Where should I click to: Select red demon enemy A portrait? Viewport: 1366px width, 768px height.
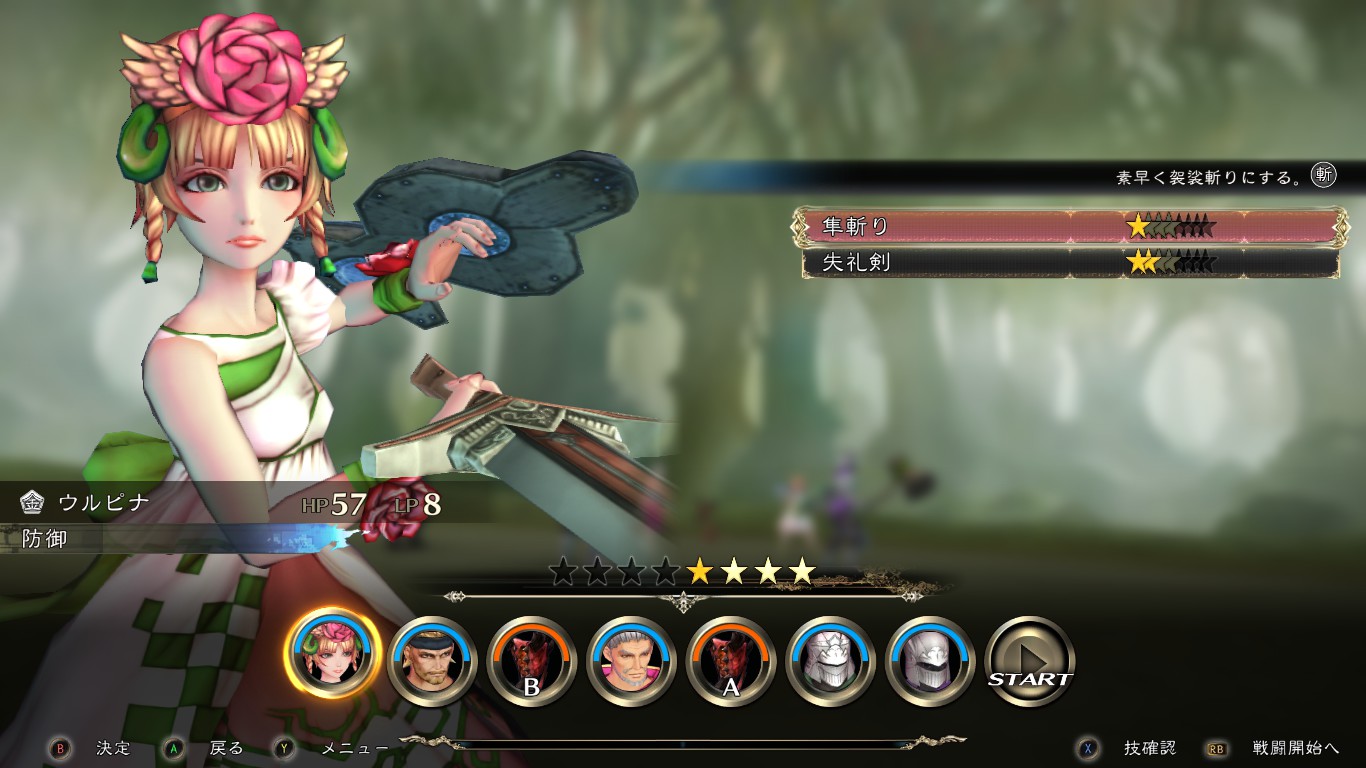click(x=731, y=661)
